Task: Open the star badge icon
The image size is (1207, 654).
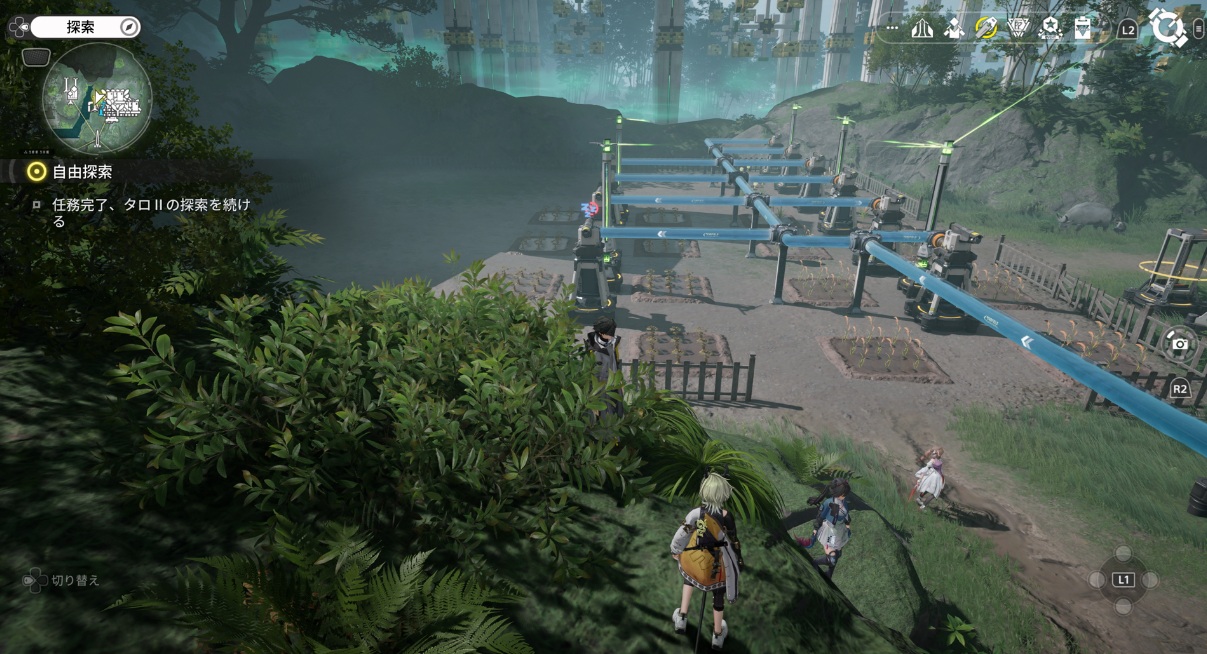Action: point(1050,28)
